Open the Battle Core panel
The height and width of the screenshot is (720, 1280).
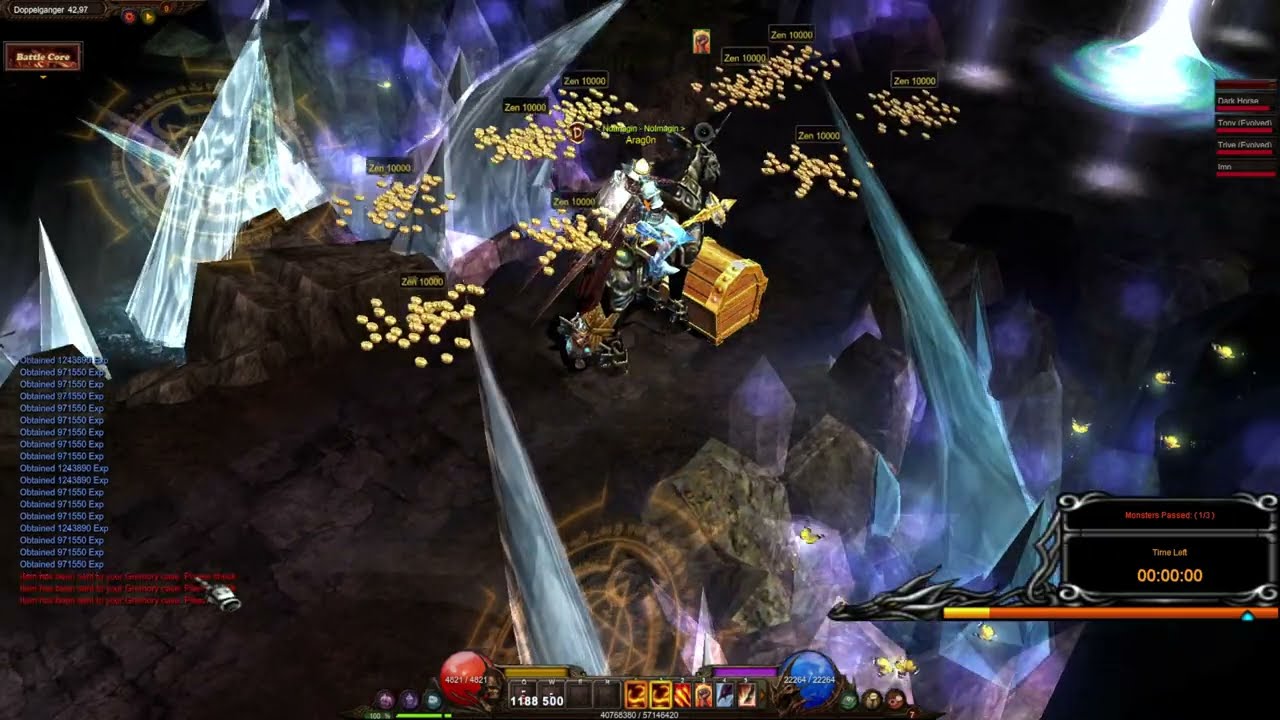[x=43, y=57]
